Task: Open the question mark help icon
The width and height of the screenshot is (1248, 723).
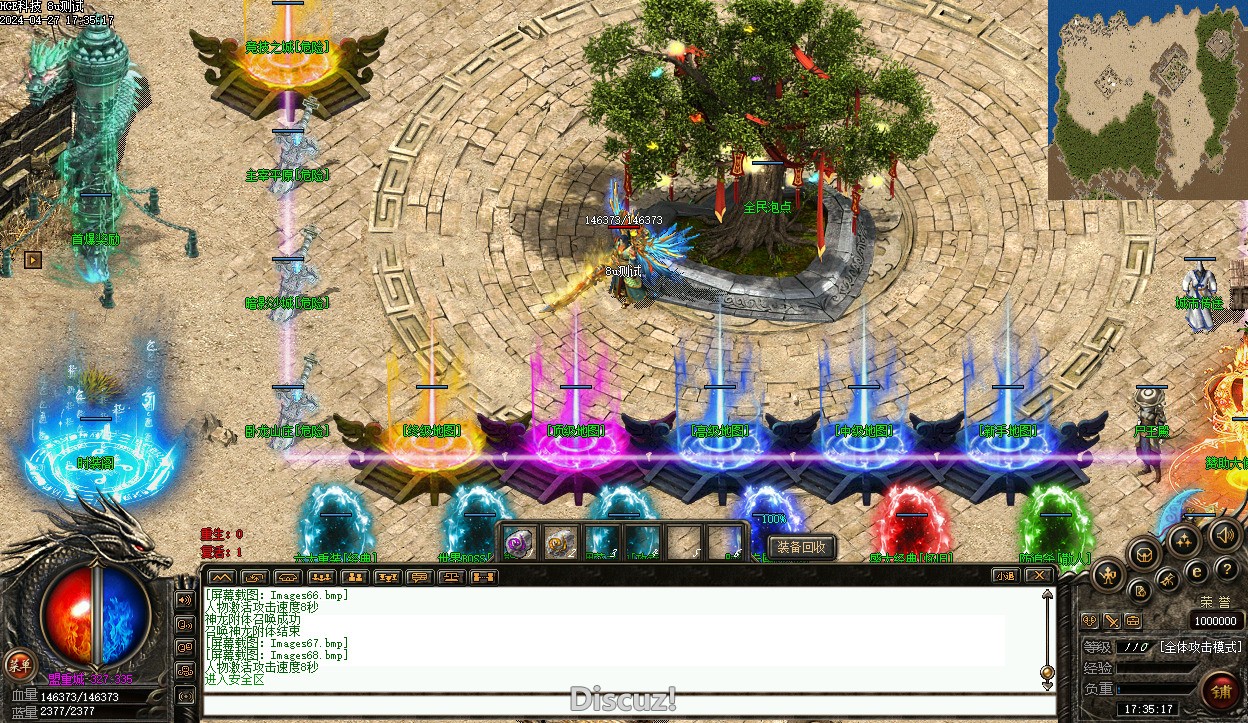Action: tap(1228, 570)
